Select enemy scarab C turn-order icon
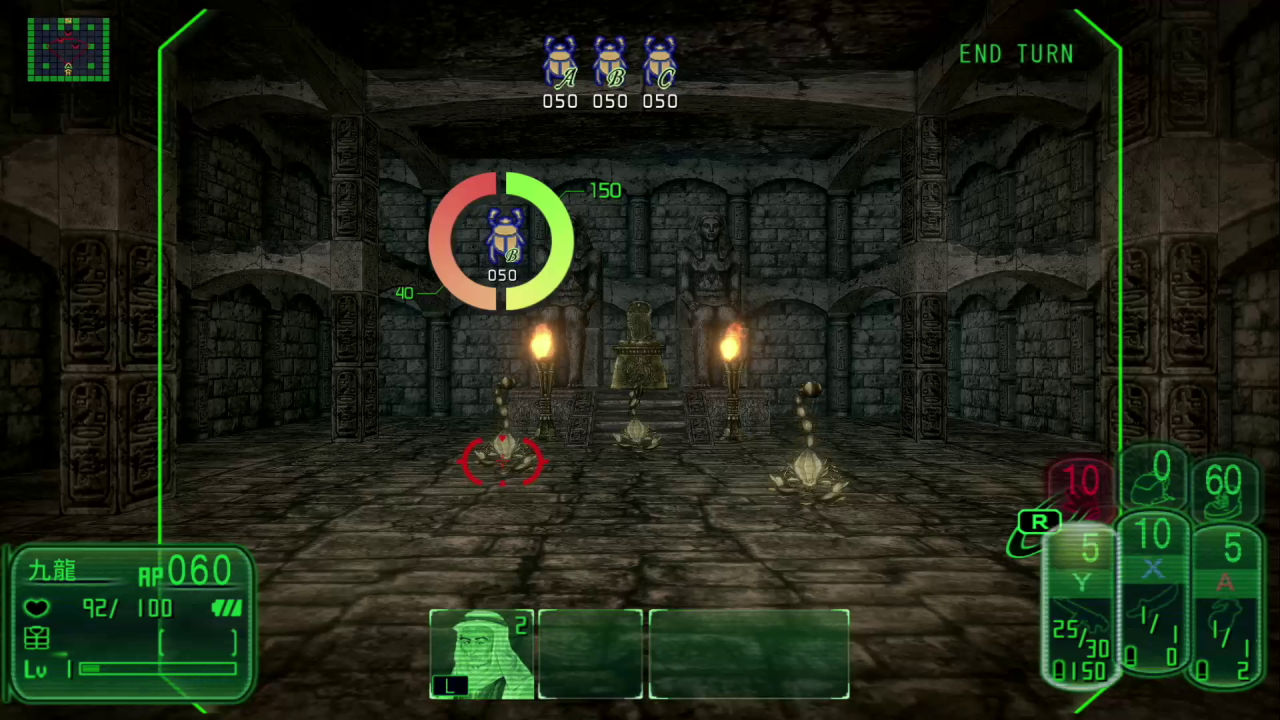The width and height of the screenshot is (1280, 720). [x=660, y=63]
